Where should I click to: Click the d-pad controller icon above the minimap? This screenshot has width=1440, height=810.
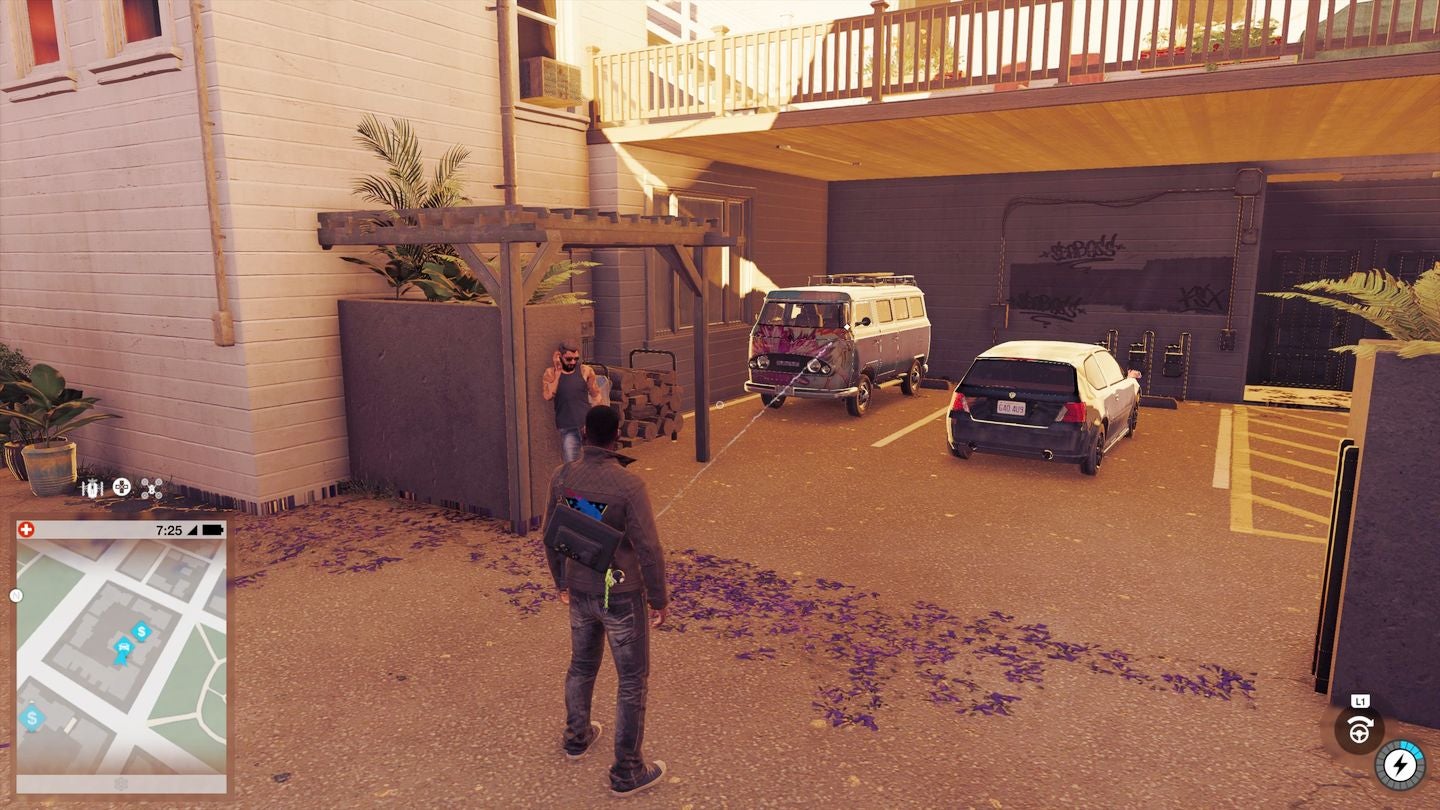tap(121, 487)
